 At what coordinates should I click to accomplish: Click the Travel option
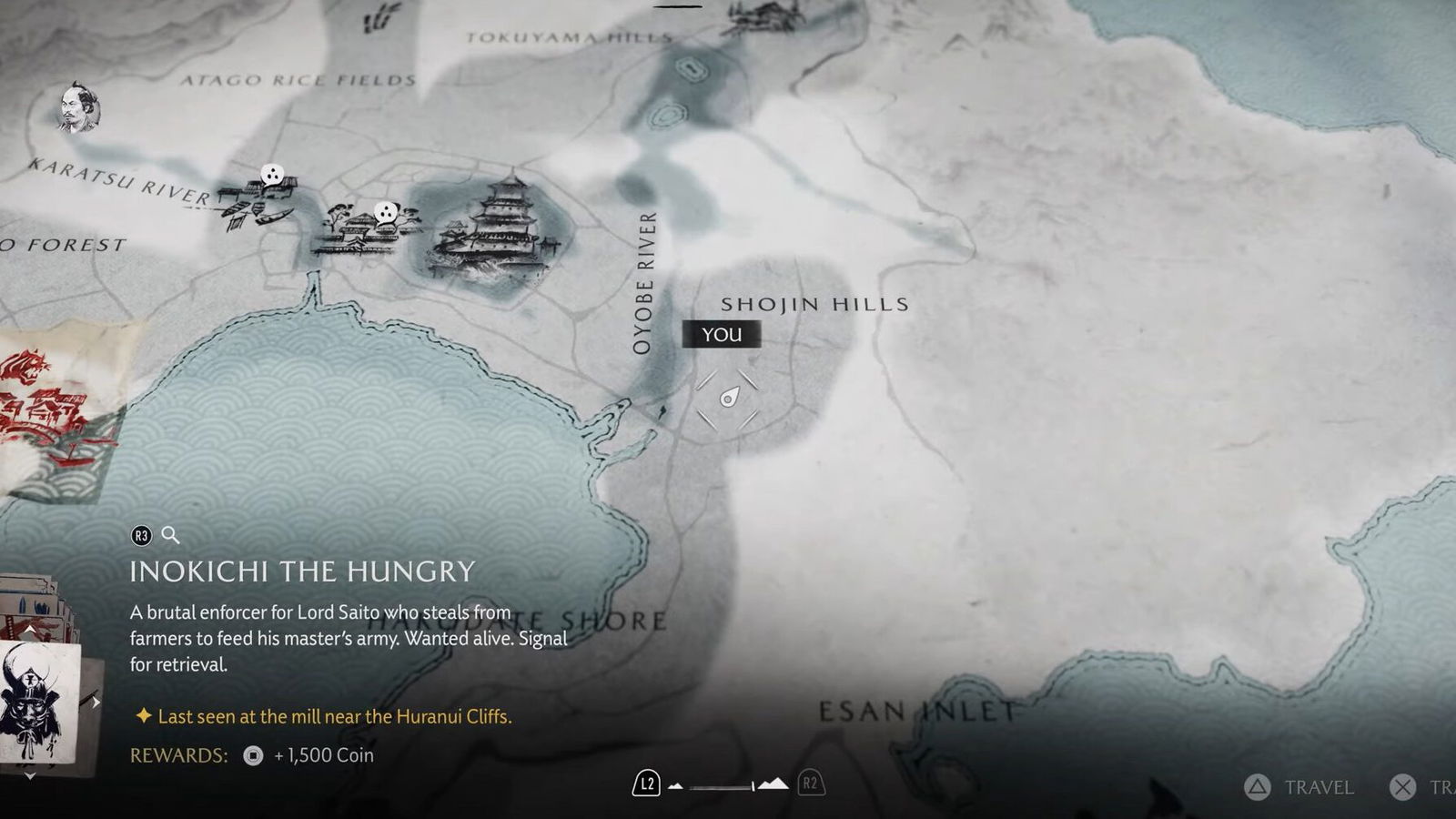tap(1301, 787)
